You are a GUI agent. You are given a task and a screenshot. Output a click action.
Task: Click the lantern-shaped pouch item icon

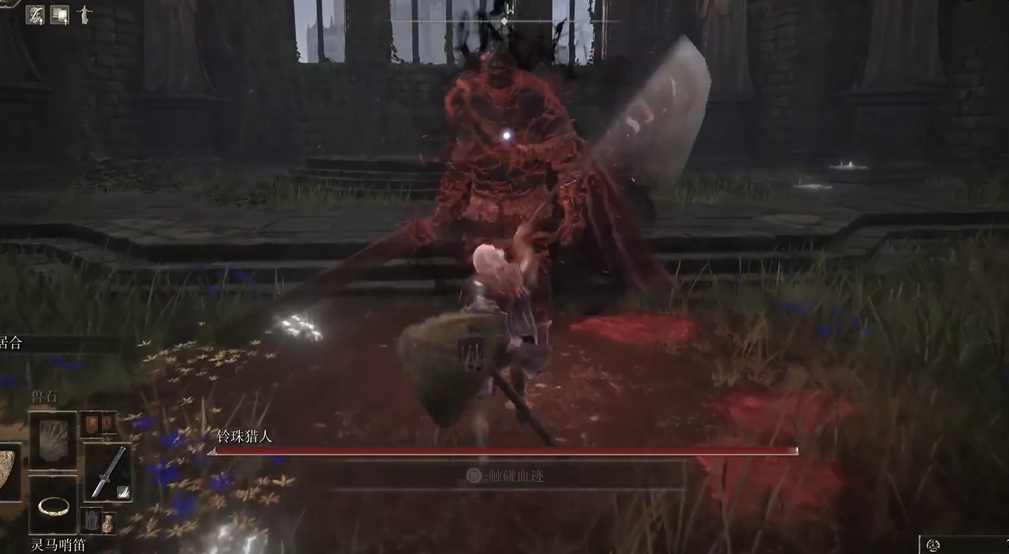pos(91,520)
